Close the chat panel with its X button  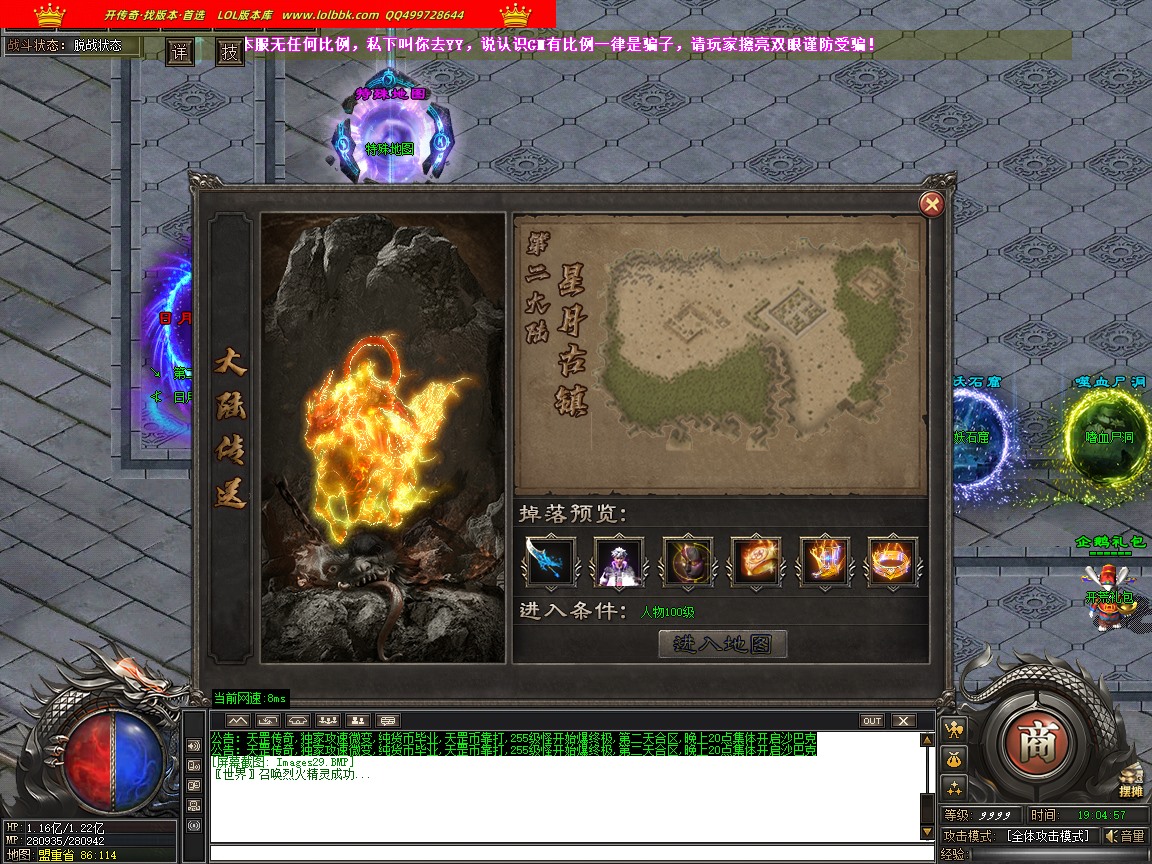[903, 720]
